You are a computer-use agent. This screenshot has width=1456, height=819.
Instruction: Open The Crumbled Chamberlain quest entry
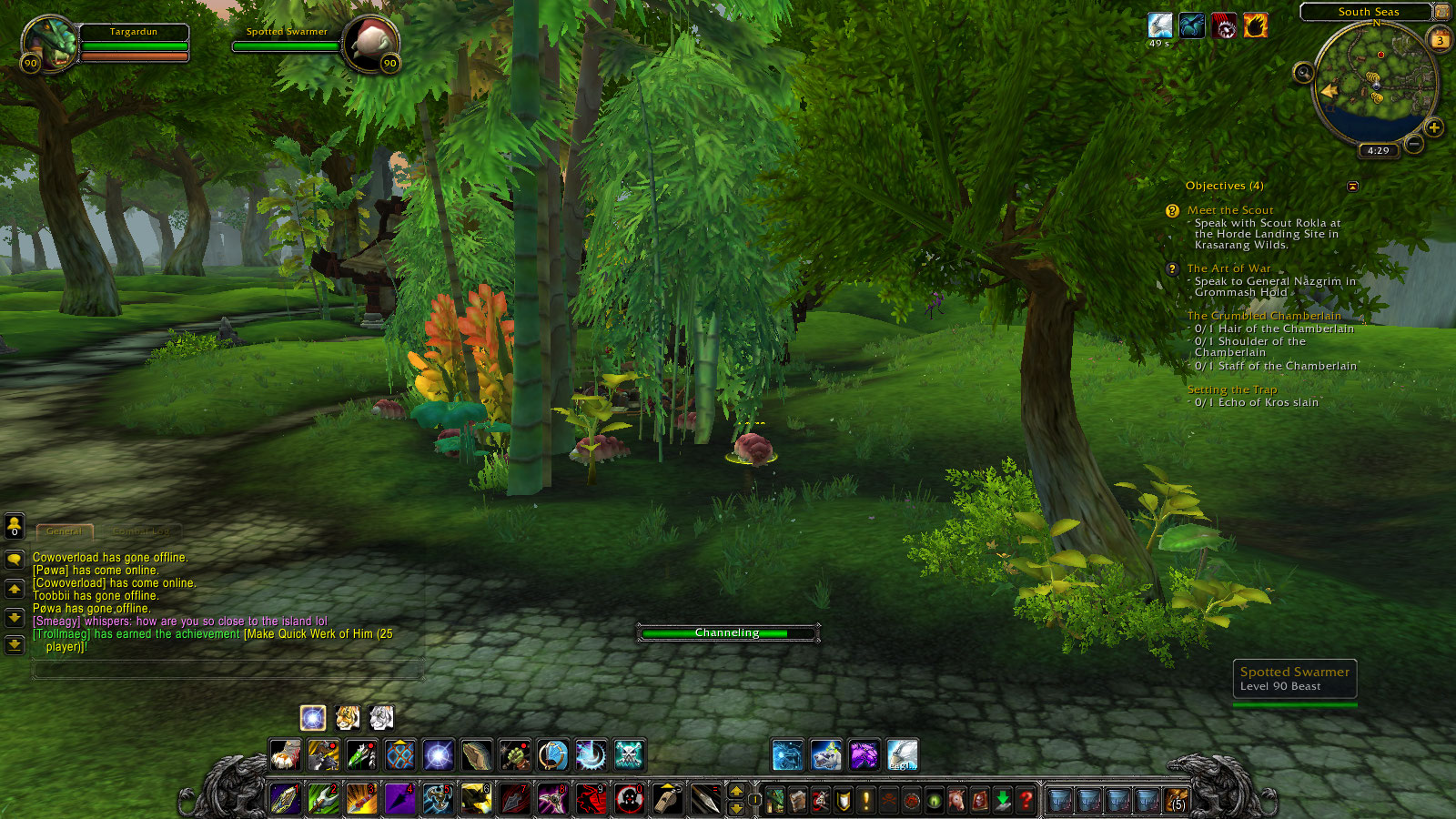pyautogui.click(x=1264, y=316)
